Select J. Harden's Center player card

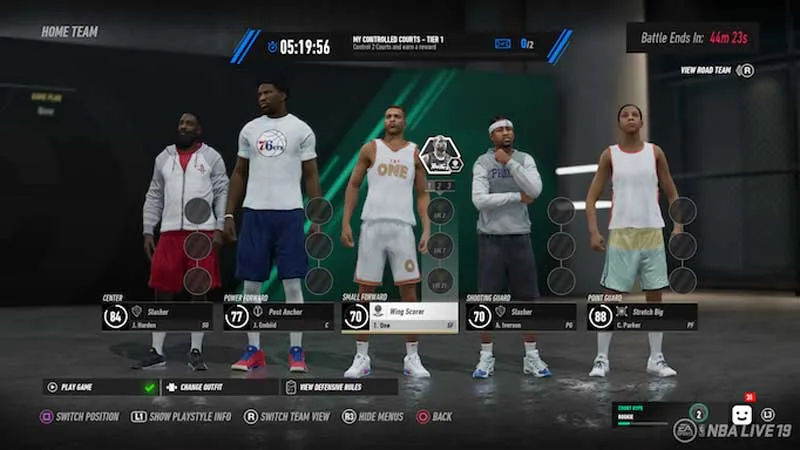[x=157, y=317]
